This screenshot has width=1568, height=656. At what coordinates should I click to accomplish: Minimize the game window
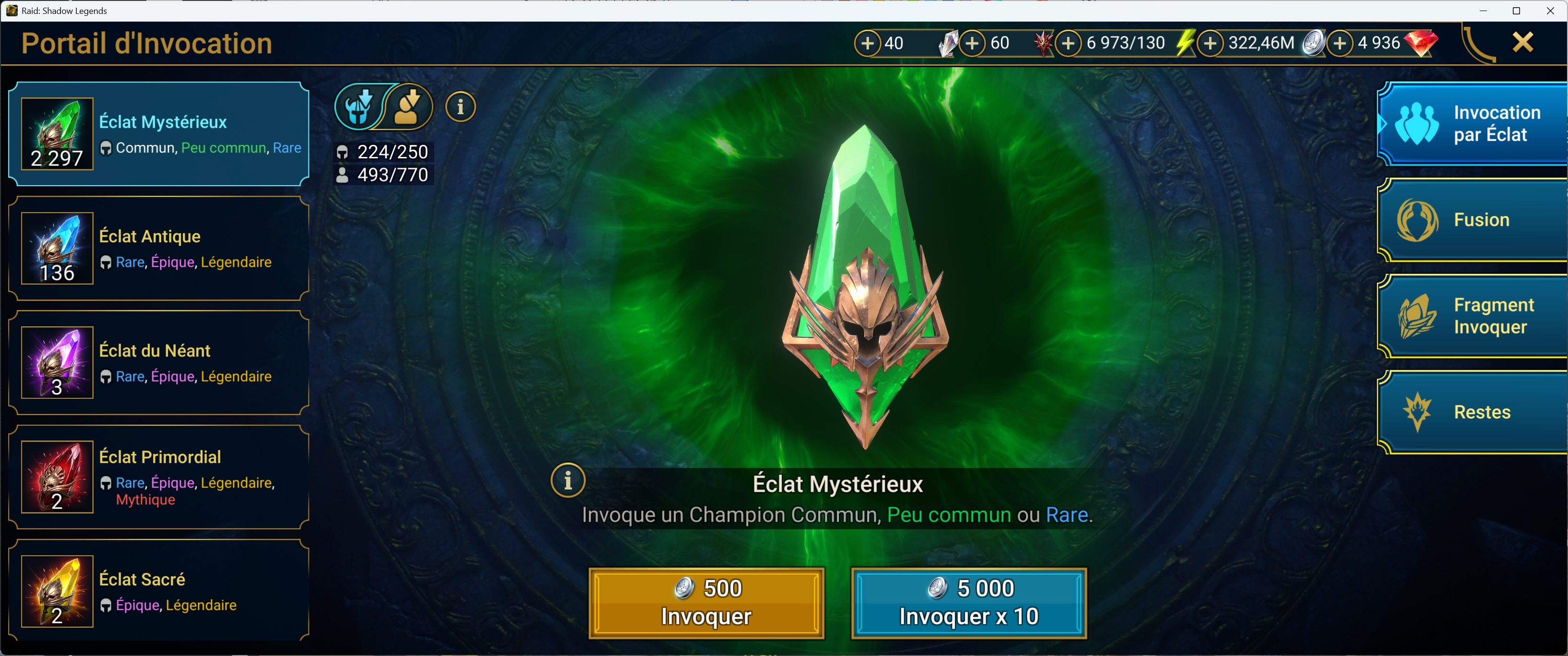[x=1483, y=11]
